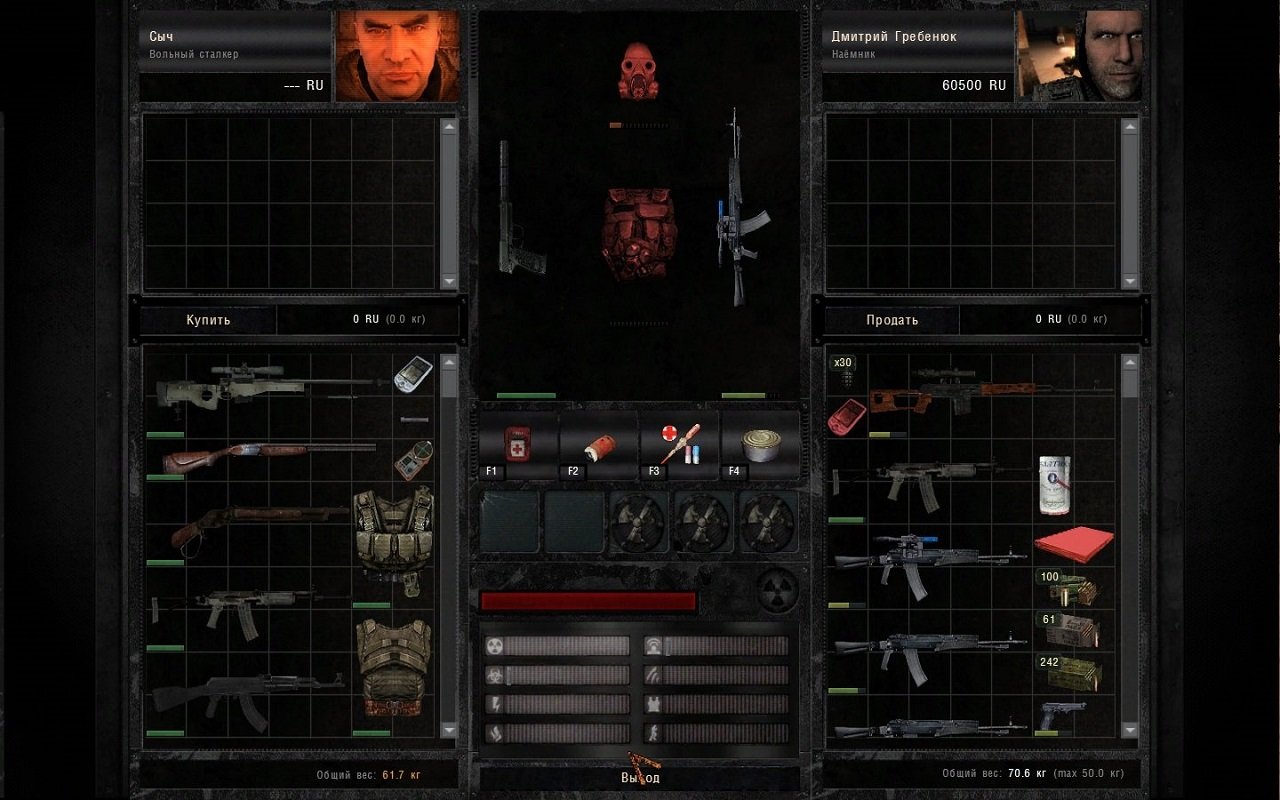
Task: Click the Продать (Sell) button
Action: point(891,320)
